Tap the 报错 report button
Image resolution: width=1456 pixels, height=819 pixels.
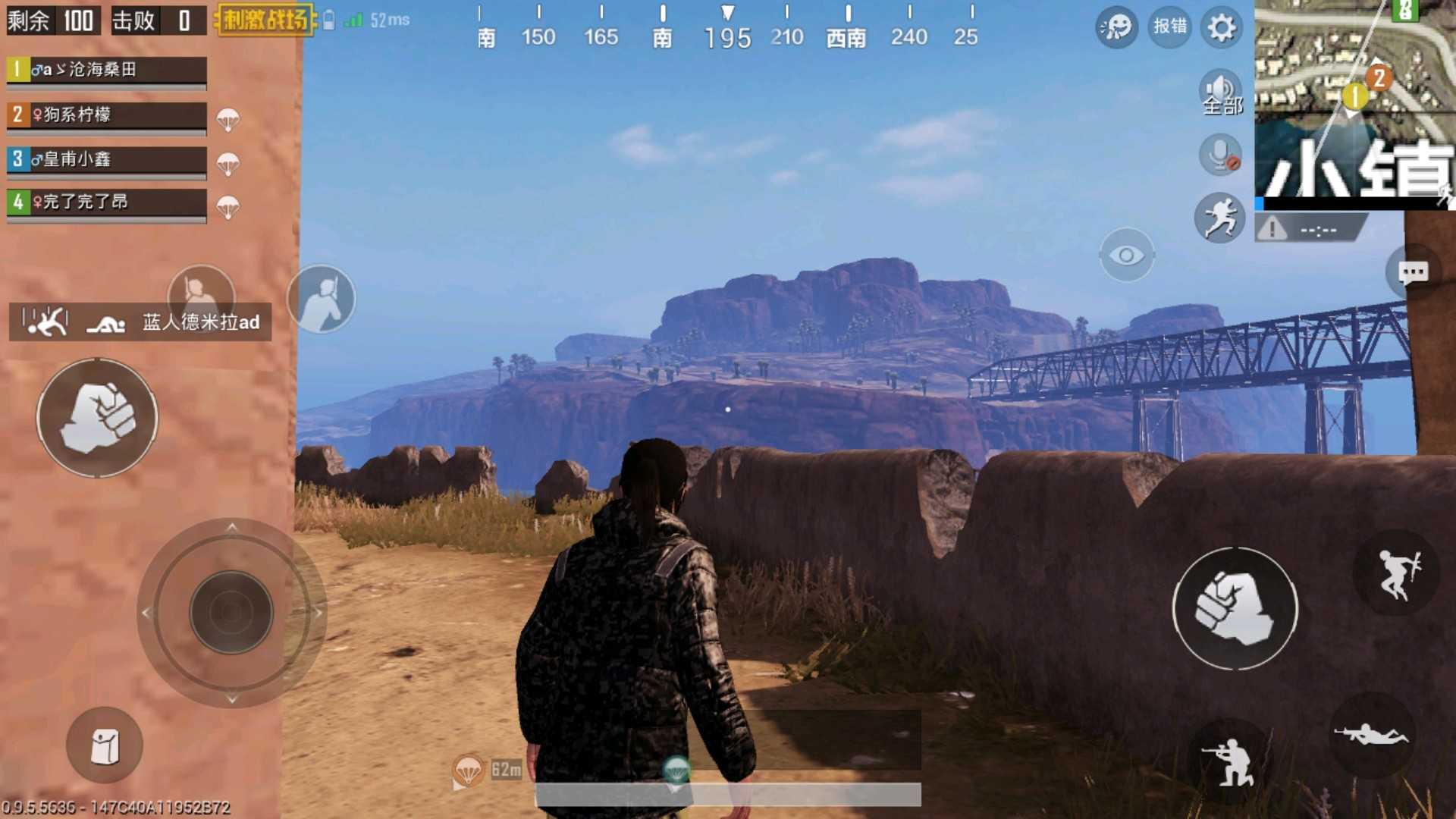1169,27
